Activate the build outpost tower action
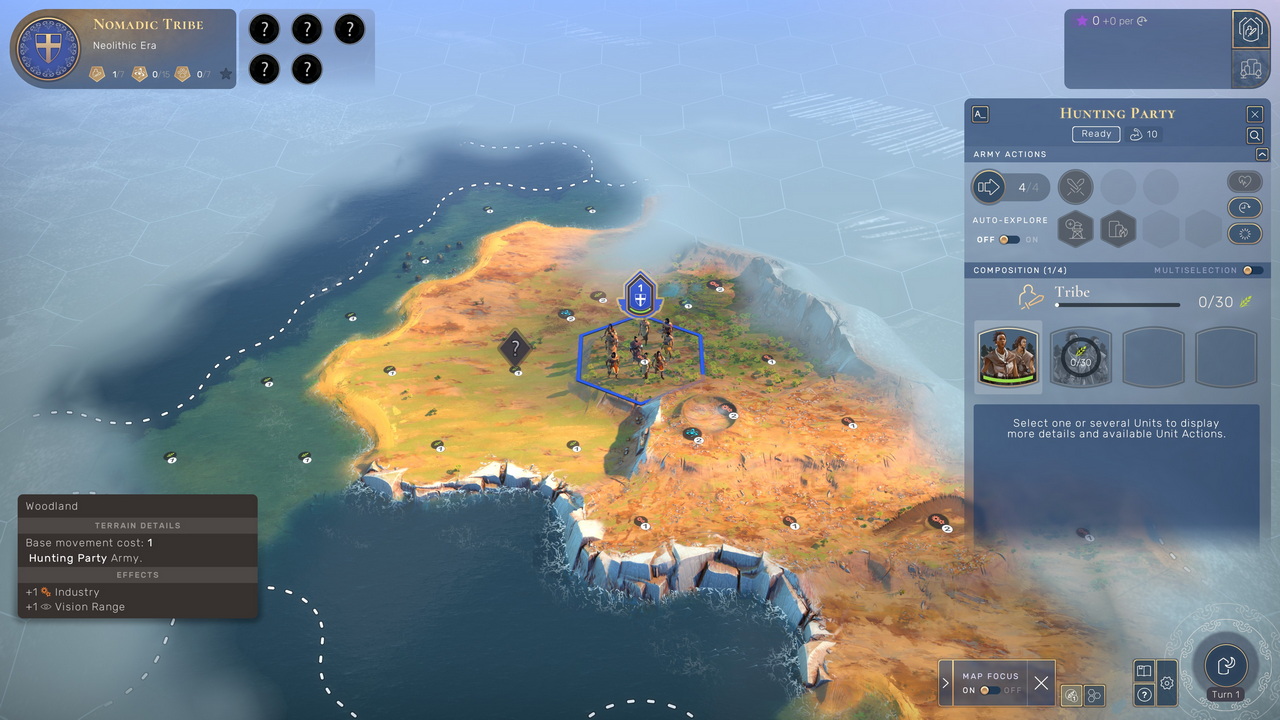Viewport: 1280px width, 720px height. point(1076,229)
